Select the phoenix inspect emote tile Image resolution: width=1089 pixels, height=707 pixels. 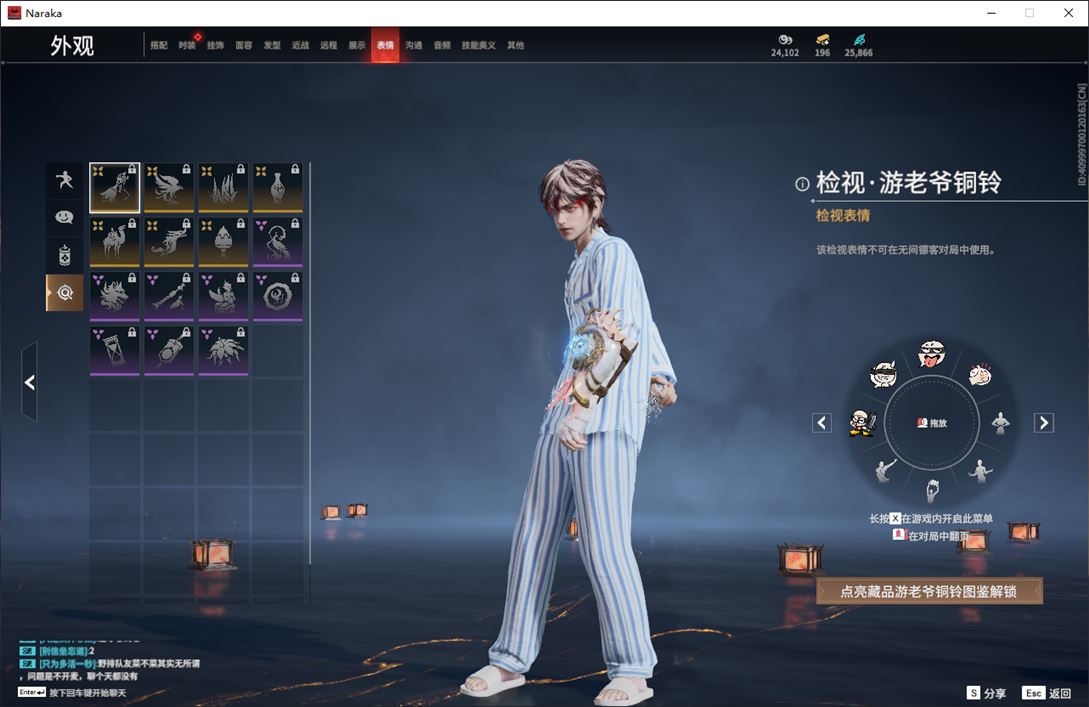169,187
